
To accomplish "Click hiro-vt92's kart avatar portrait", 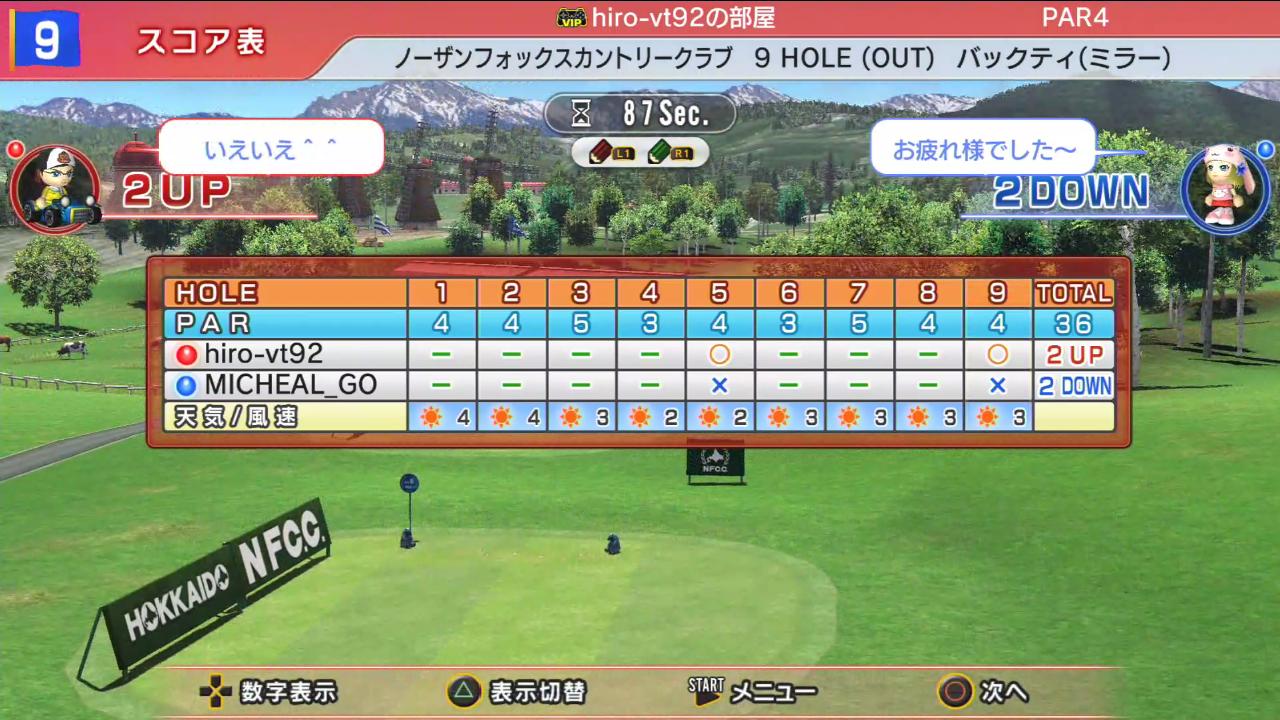I will pyautogui.click(x=56, y=188).
